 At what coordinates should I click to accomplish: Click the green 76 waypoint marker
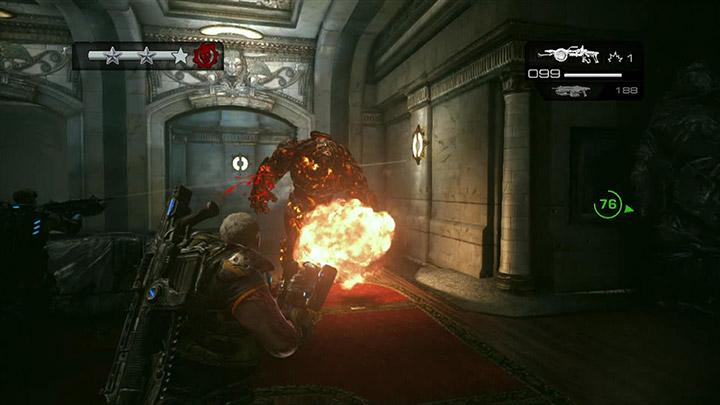click(x=607, y=205)
